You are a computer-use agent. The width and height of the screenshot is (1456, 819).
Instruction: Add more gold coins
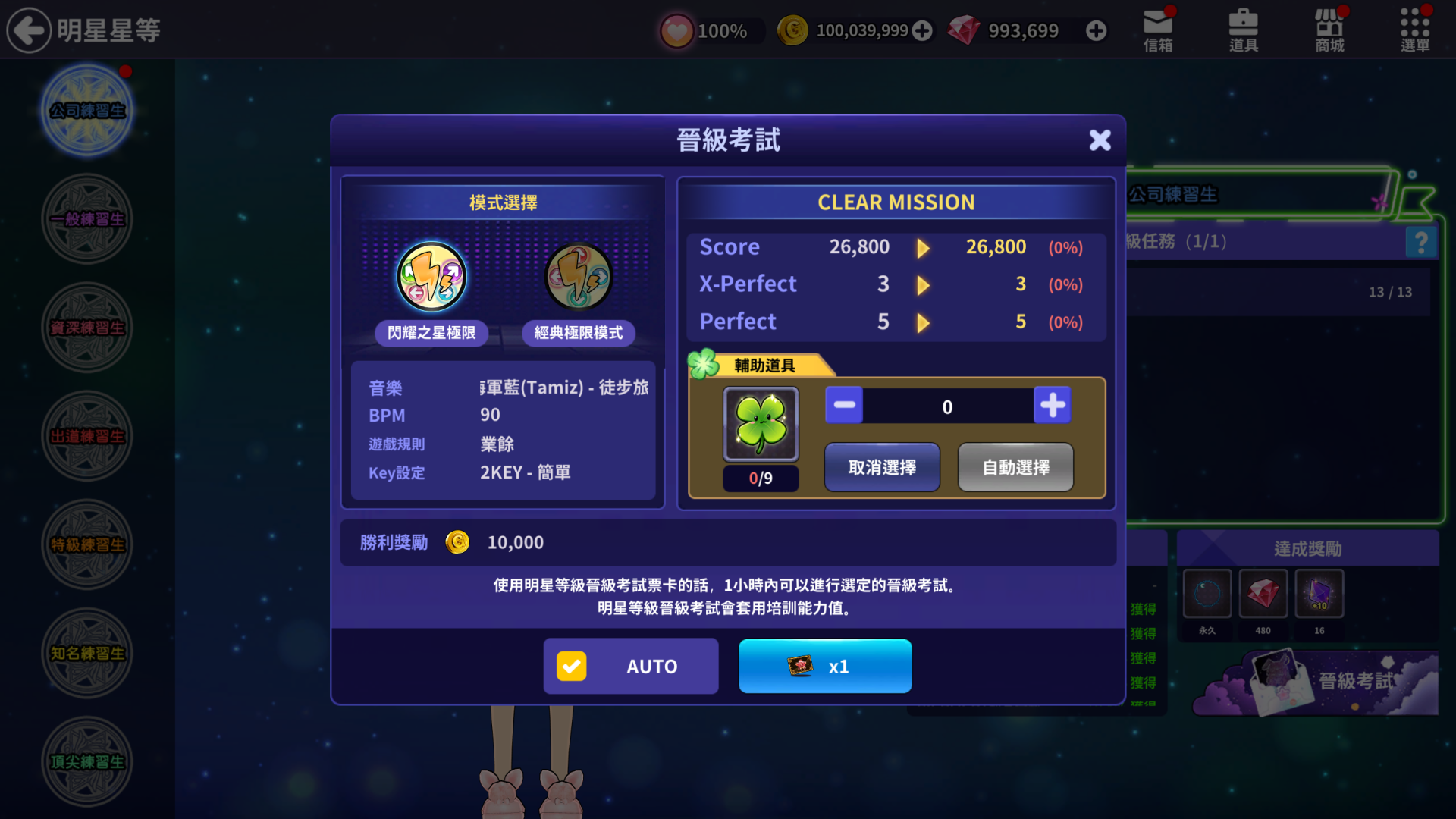click(922, 30)
